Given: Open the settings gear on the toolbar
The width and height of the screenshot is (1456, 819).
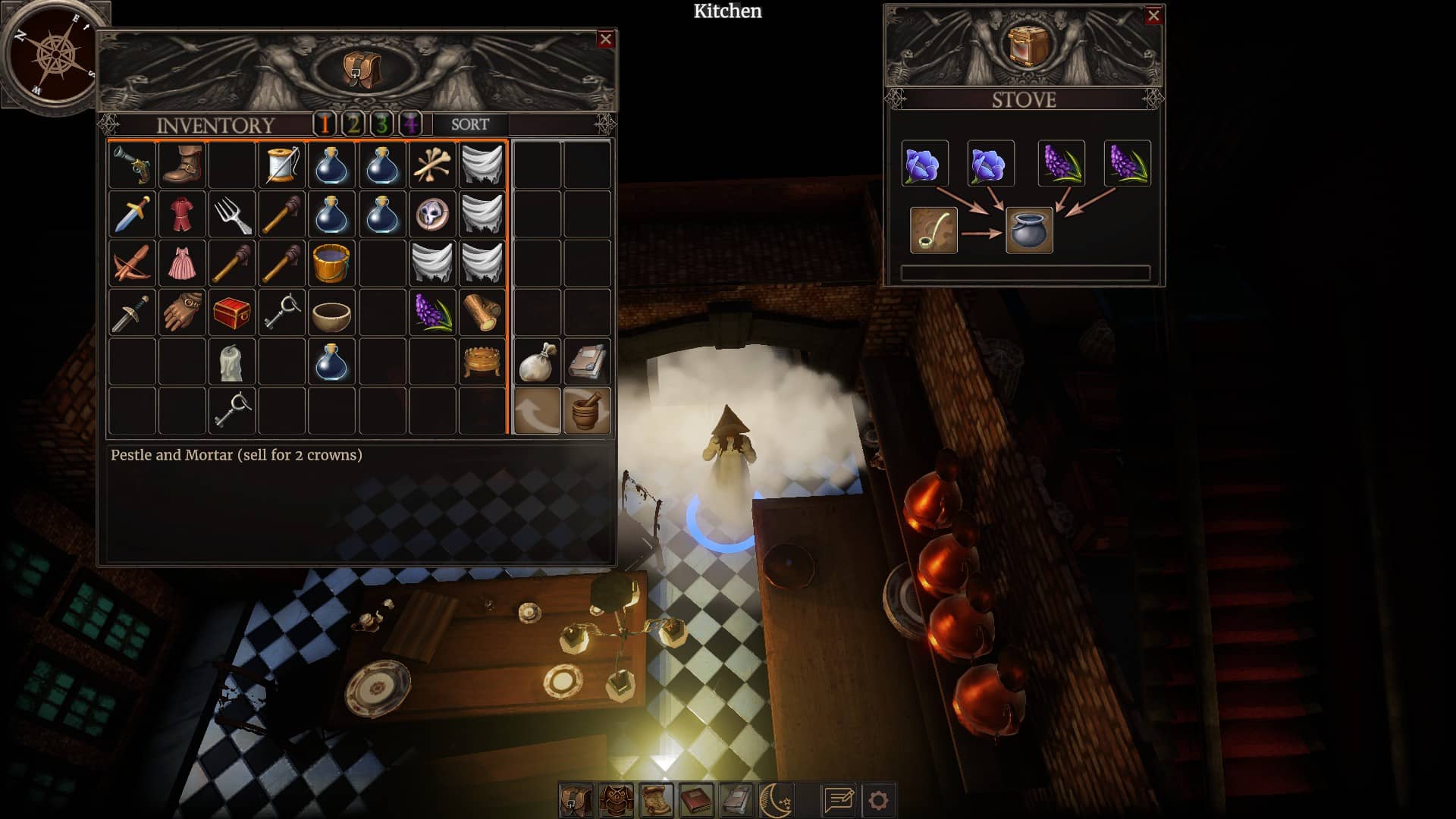Looking at the screenshot, I should click(x=878, y=800).
